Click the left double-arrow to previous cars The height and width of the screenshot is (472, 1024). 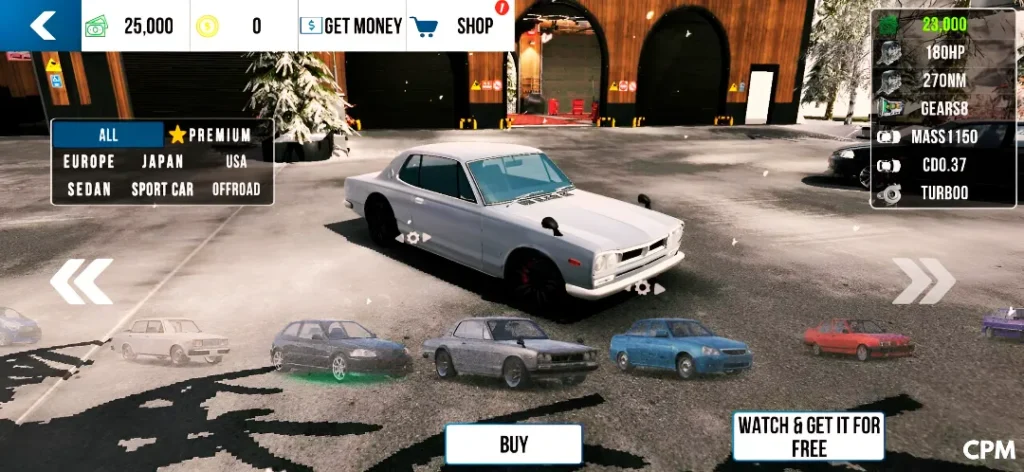click(81, 281)
